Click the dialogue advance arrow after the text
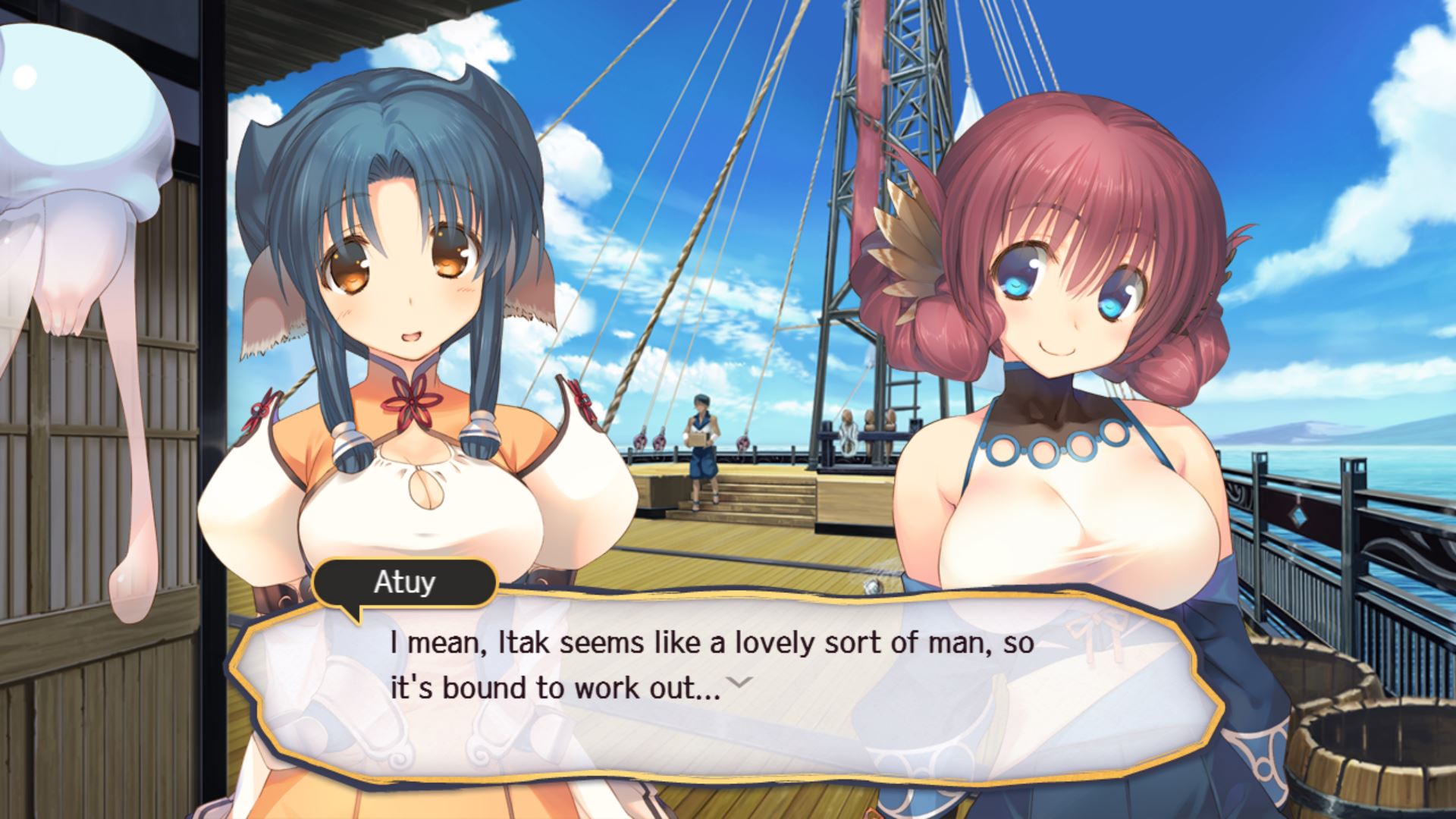Screen dimensions: 1456x819 point(739,682)
